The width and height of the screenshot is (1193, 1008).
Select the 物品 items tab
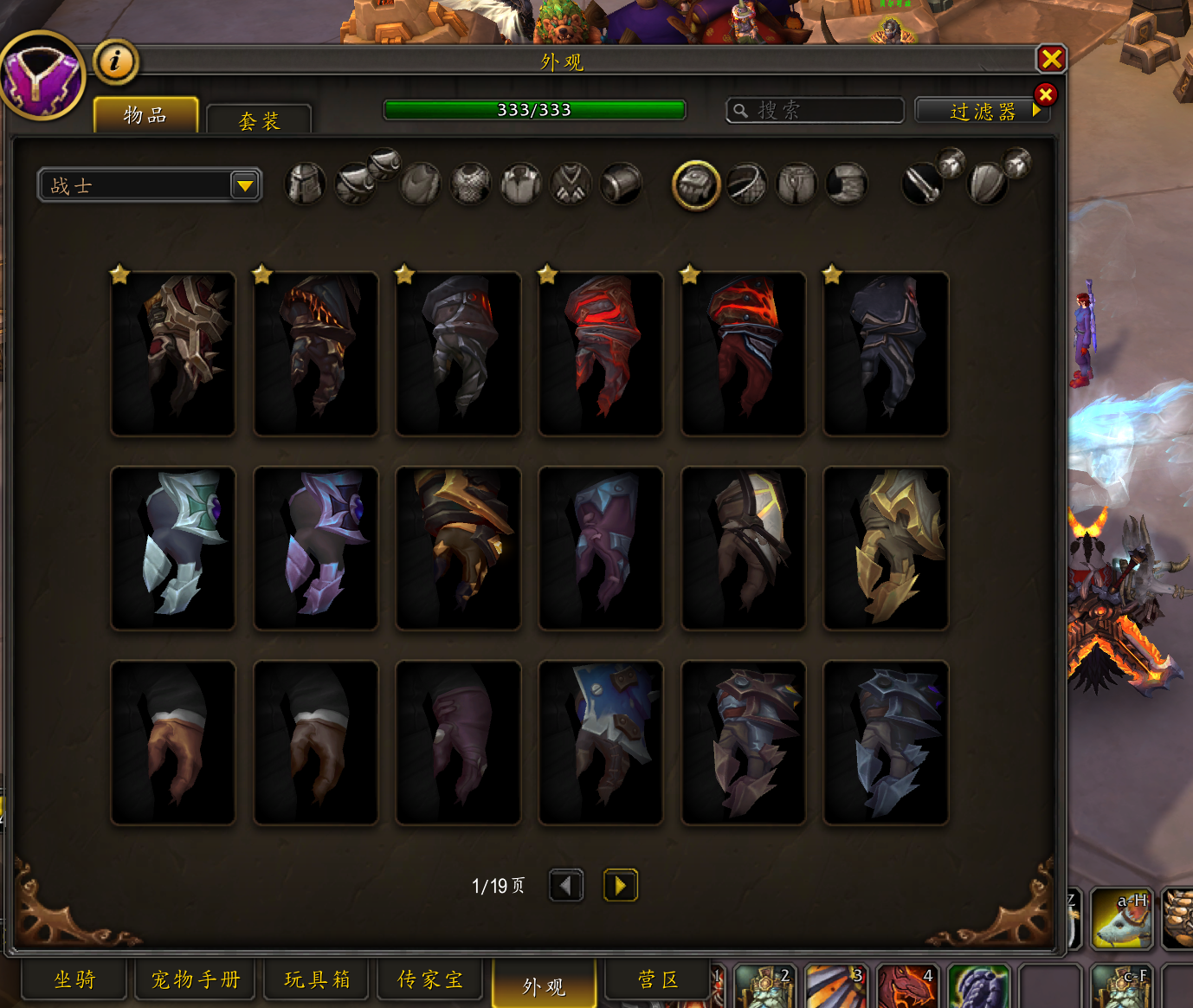tap(145, 115)
